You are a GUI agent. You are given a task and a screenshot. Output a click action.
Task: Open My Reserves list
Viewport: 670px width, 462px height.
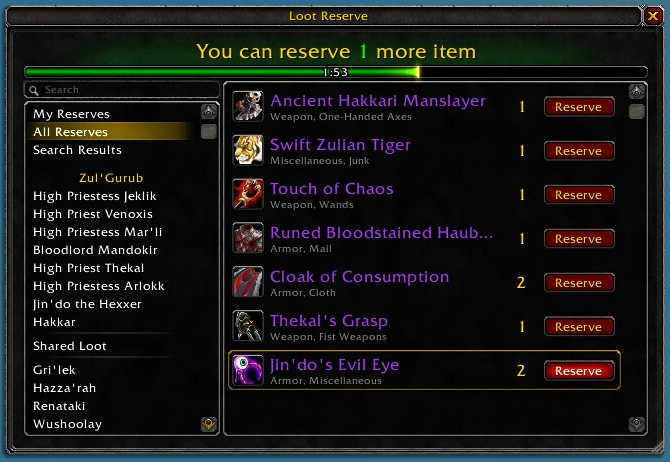tap(71, 114)
